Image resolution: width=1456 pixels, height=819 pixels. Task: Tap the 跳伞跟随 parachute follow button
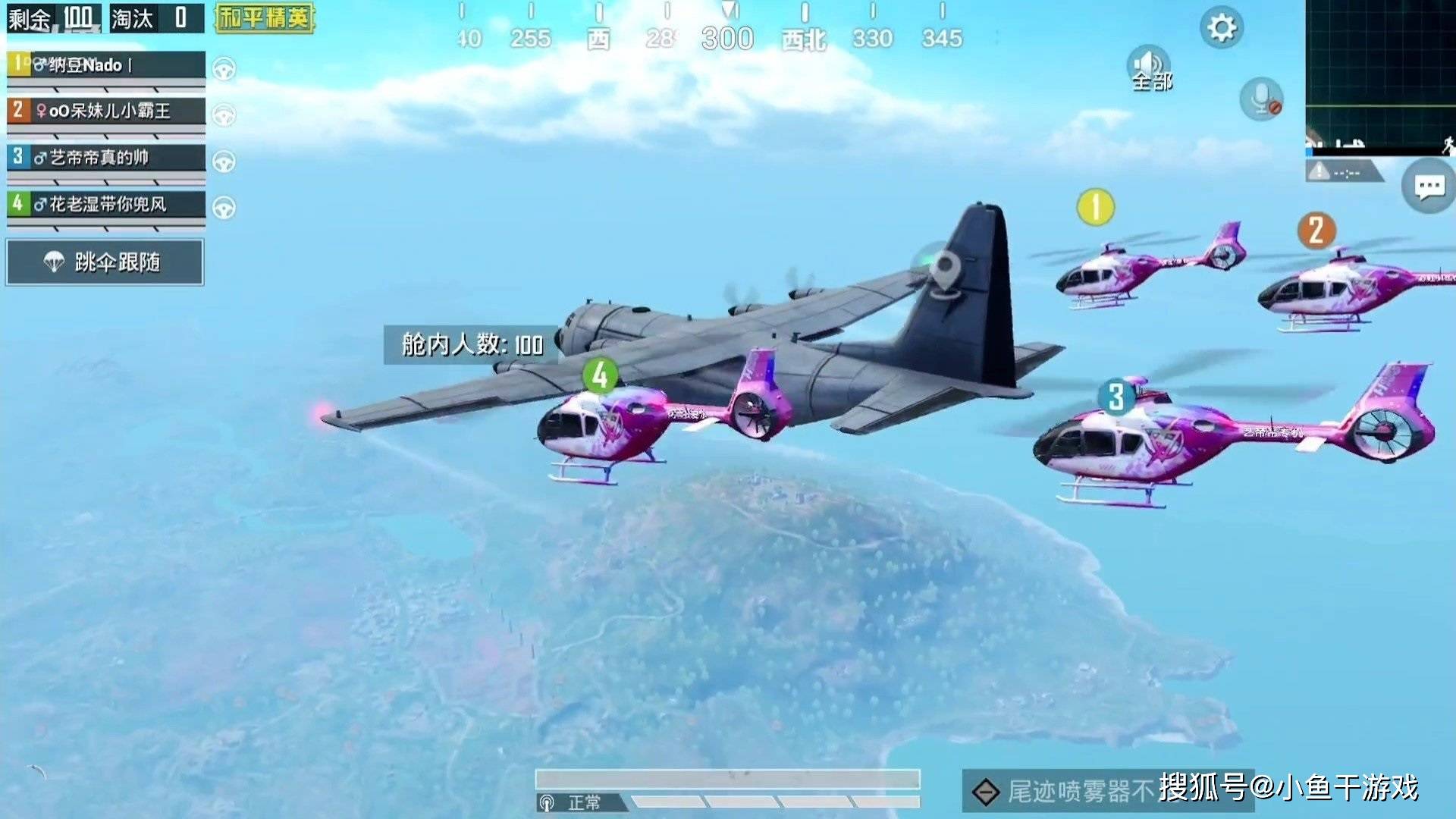[x=105, y=262]
